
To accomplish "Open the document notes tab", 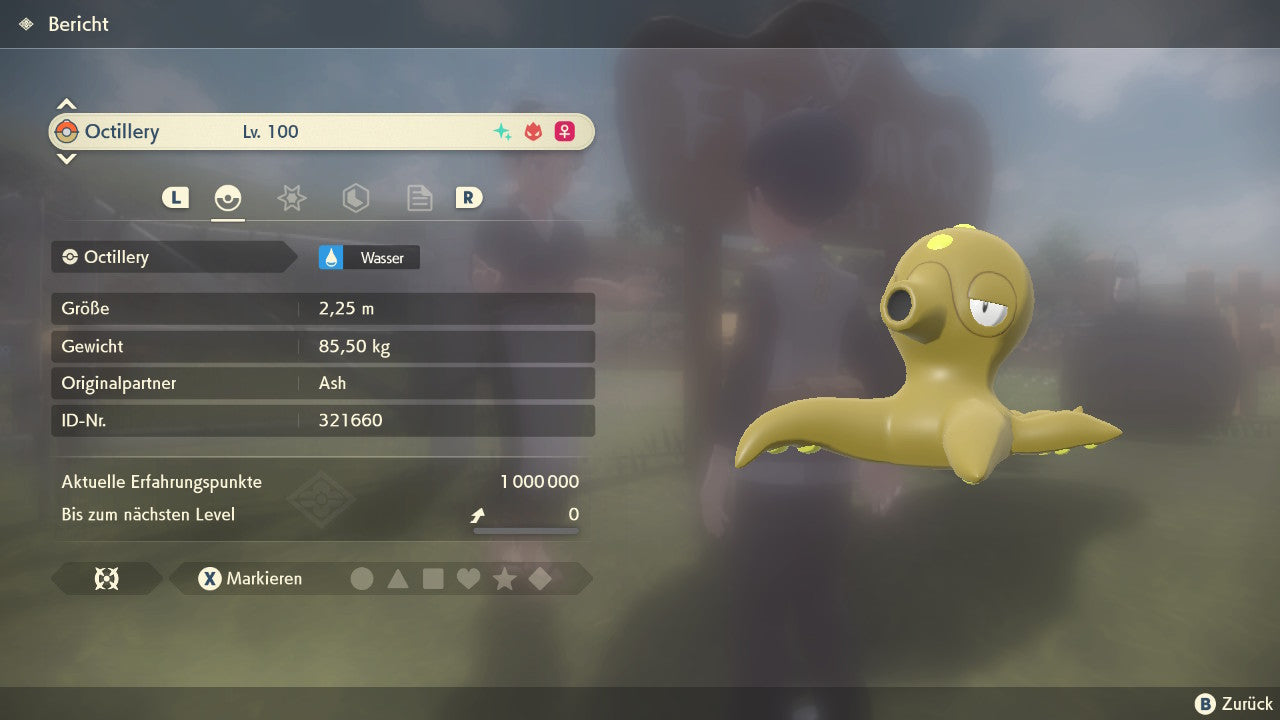I will (x=419, y=198).
